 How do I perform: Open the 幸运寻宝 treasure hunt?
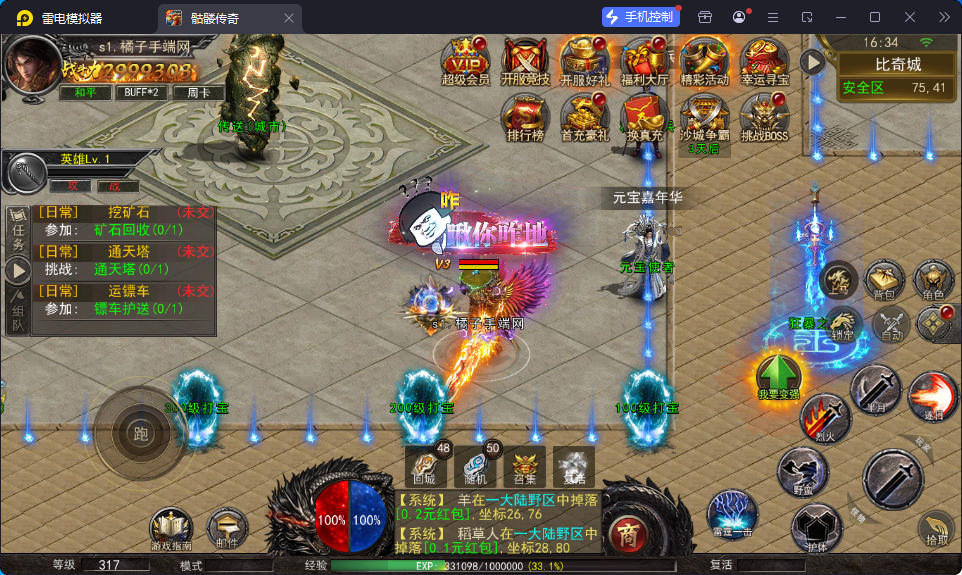(x=765, y=61)
